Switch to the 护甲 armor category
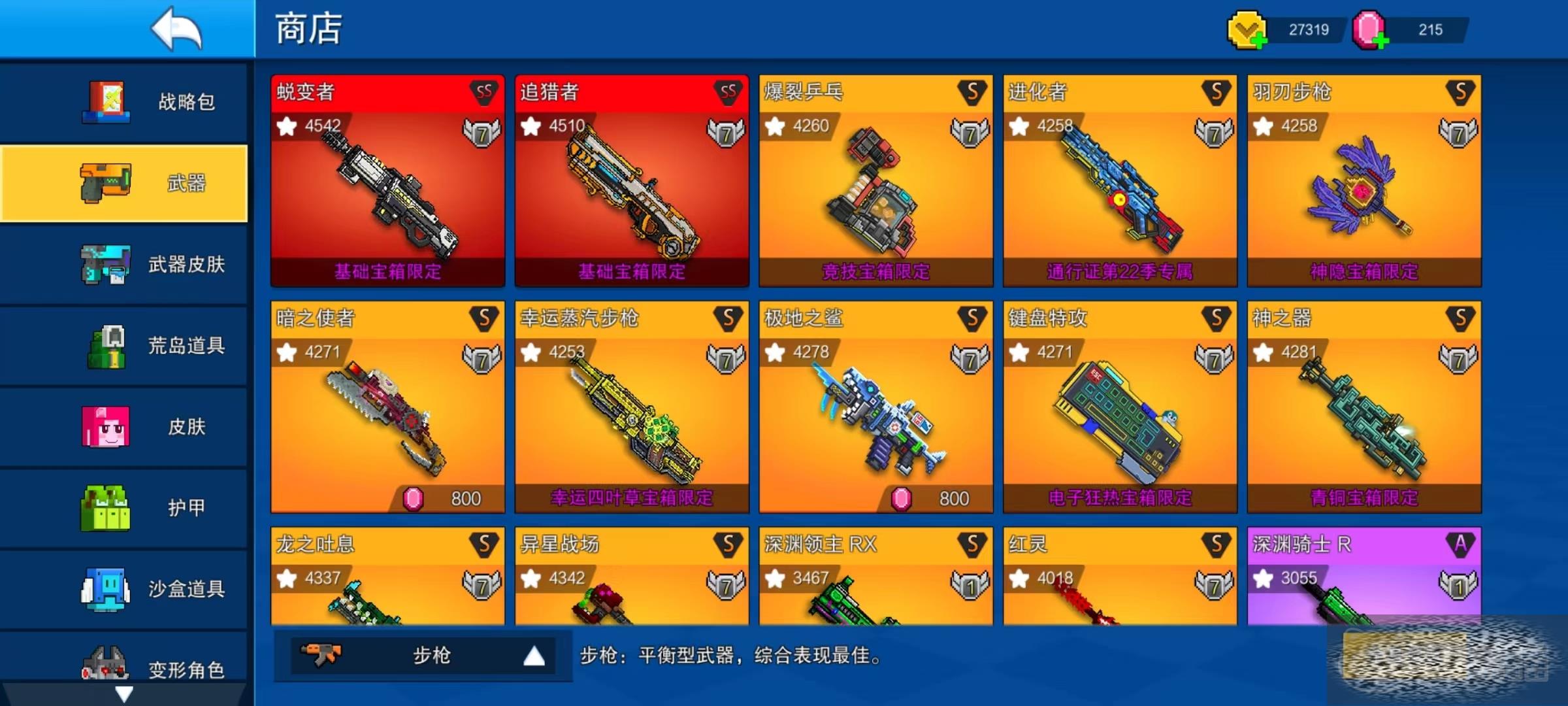Image resolution: width=1568 pixels, height=706 pixels. pyautogui.click(x=124, y=507)
